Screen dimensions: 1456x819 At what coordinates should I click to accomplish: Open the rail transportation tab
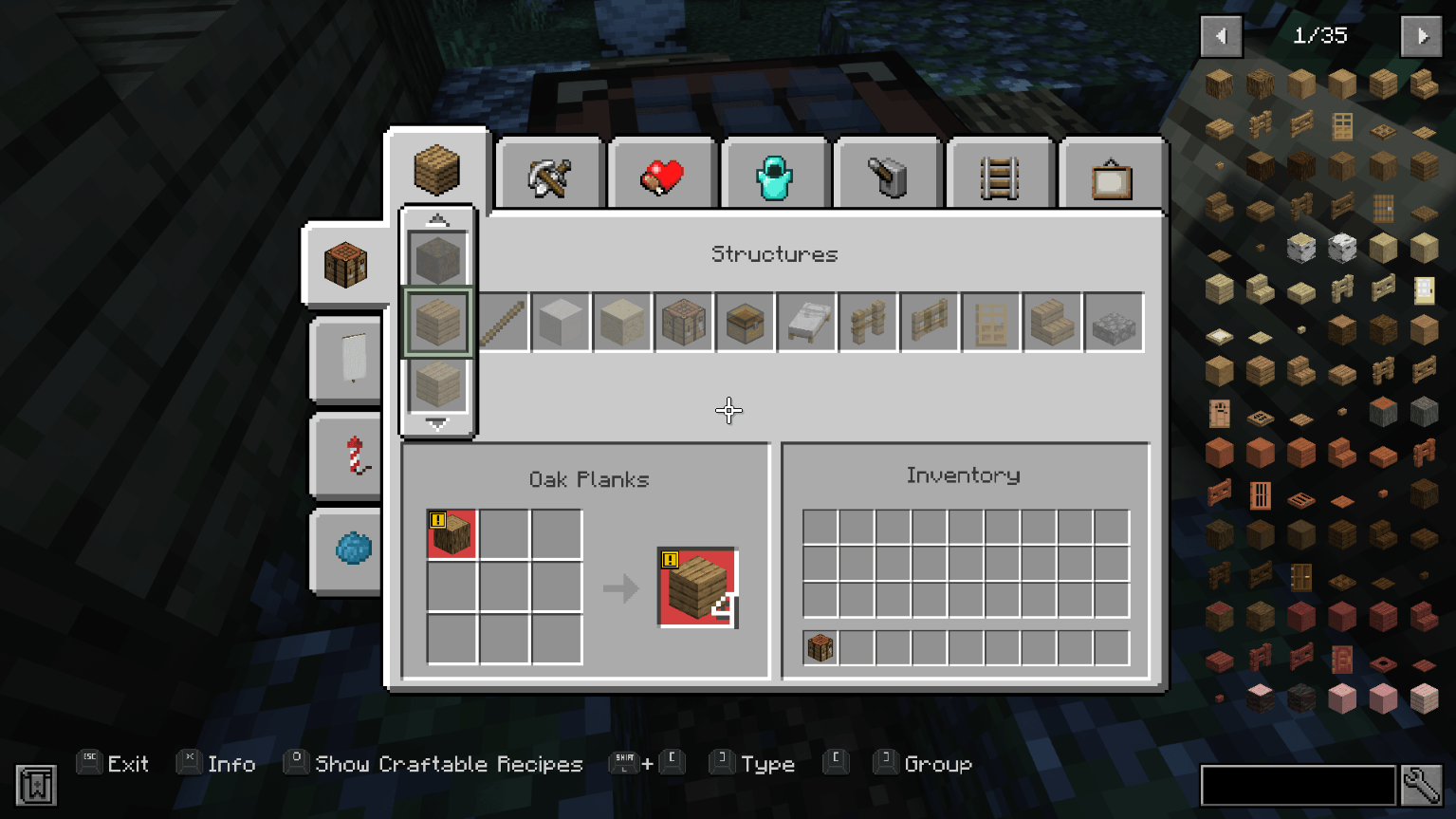[1000, 173]
